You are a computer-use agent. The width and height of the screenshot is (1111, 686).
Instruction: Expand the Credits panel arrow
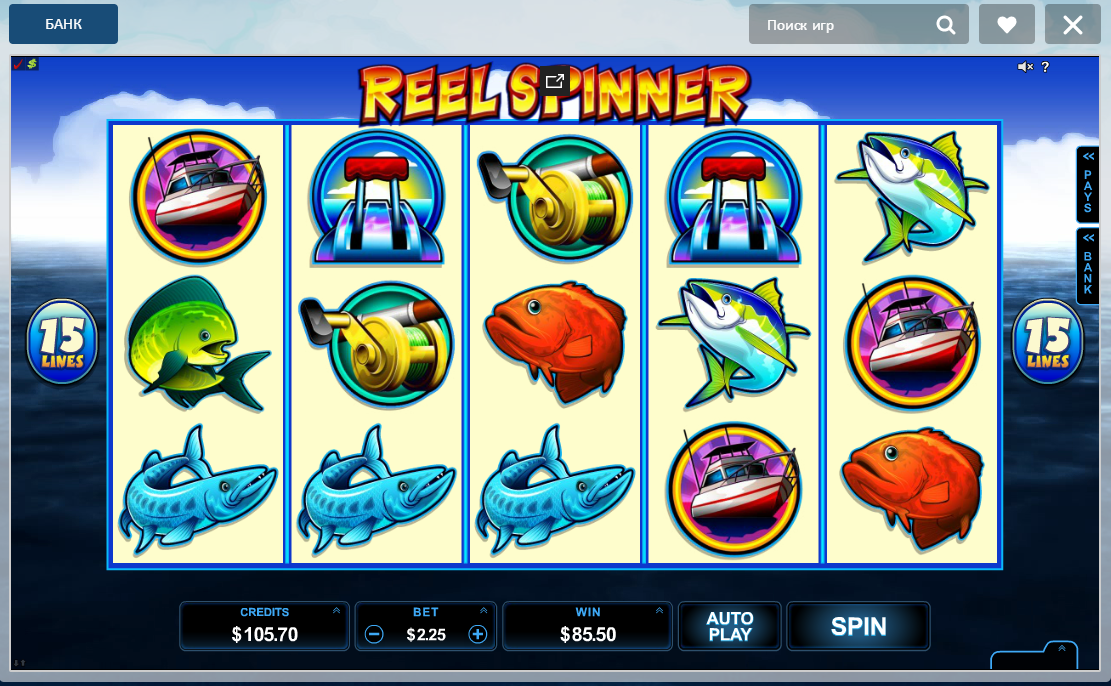pos(336,610)
